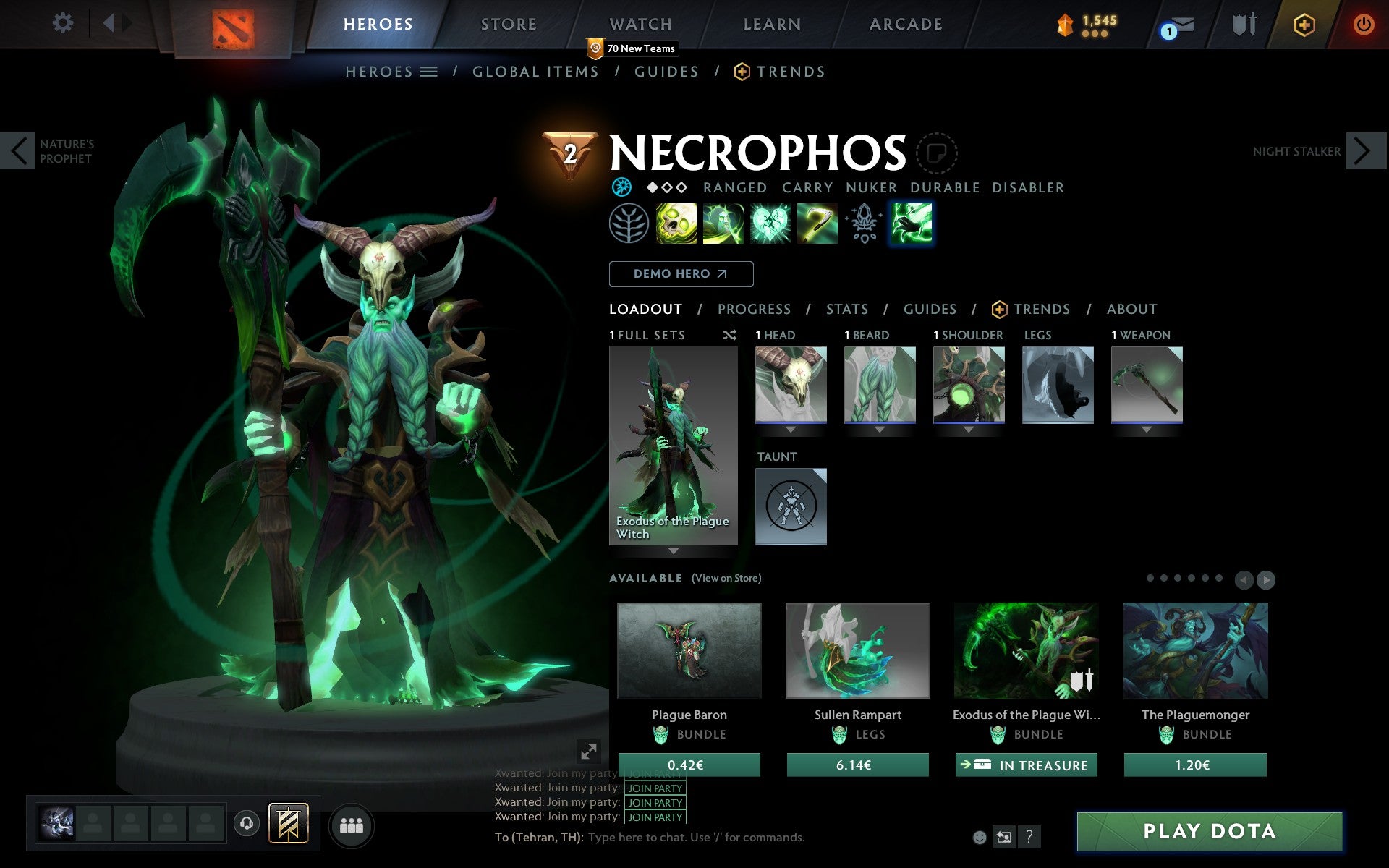This screenshot has height=868, width=1389.
Task: Open the GLOBAL ITEMS menu
Action: pos(535,71)
